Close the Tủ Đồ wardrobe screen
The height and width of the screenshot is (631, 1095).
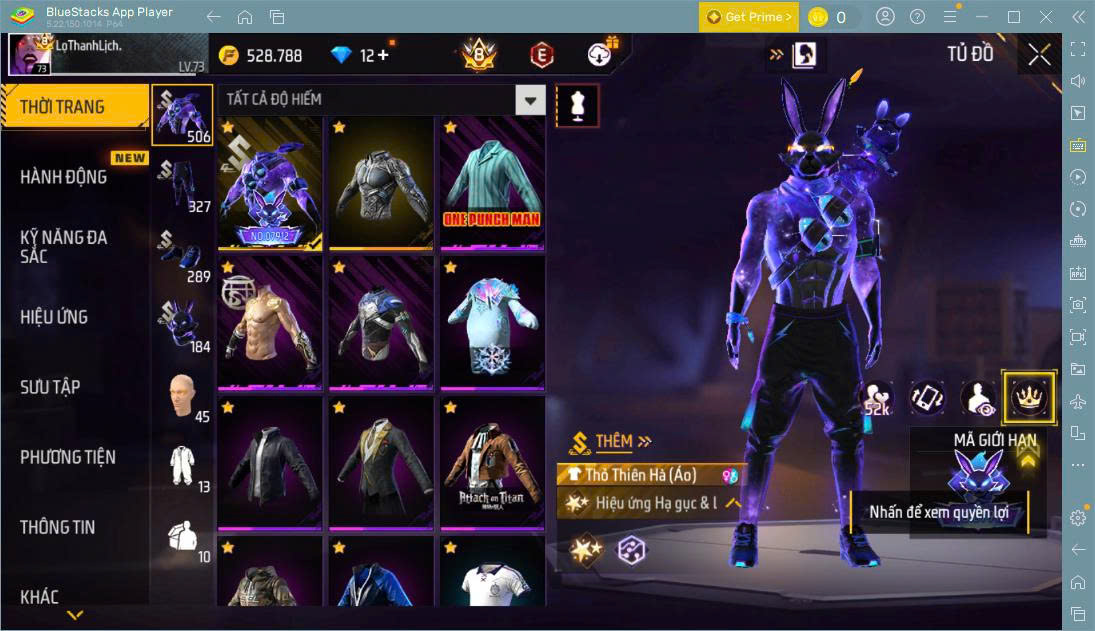[1039, 55]
